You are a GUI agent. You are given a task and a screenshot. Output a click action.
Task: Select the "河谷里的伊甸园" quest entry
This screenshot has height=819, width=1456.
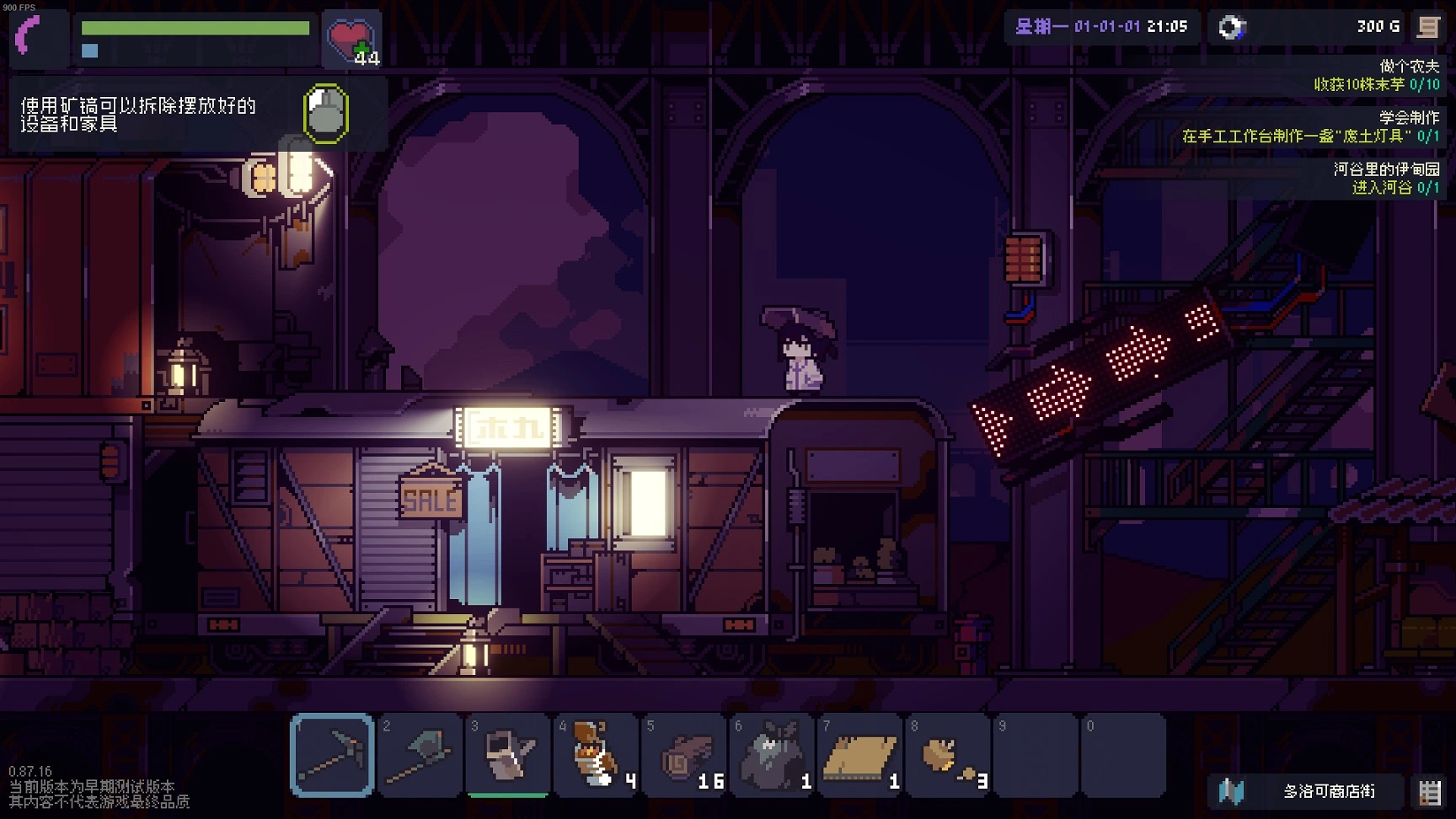[1385, 178]
